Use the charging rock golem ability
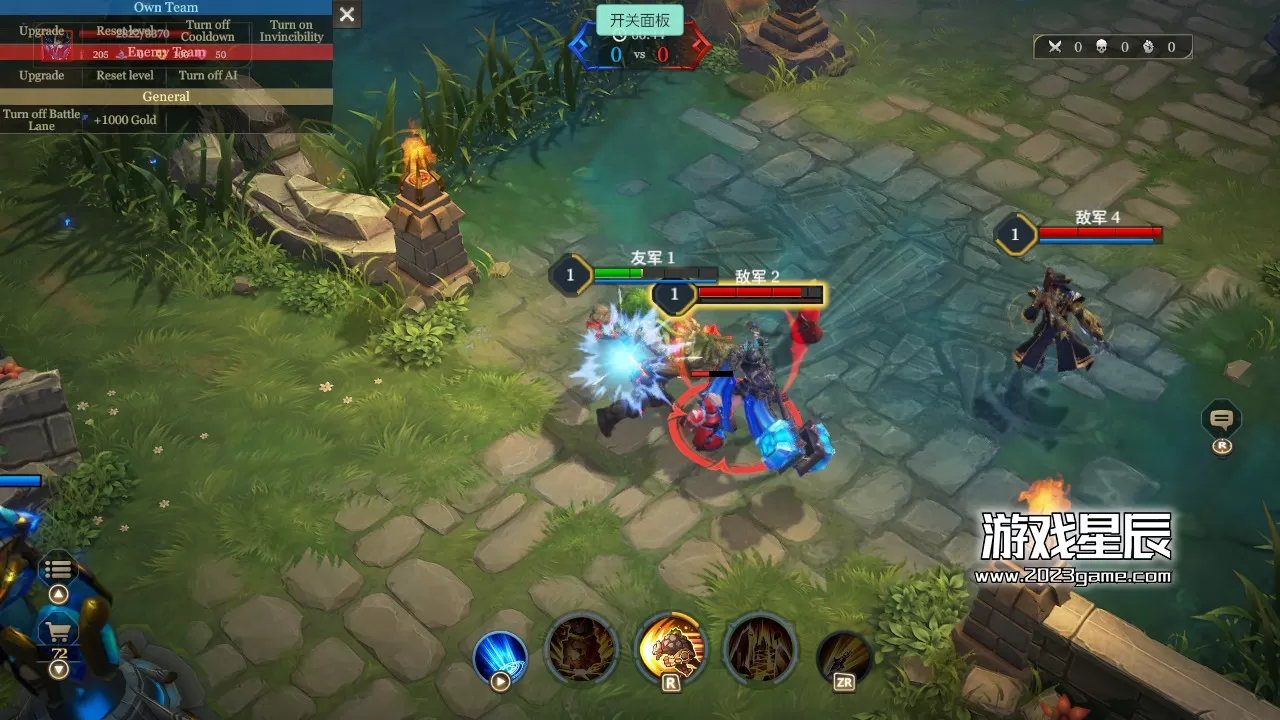Image resolution: width=1280 pixels, height=720 pixels. tap(671, 649)
